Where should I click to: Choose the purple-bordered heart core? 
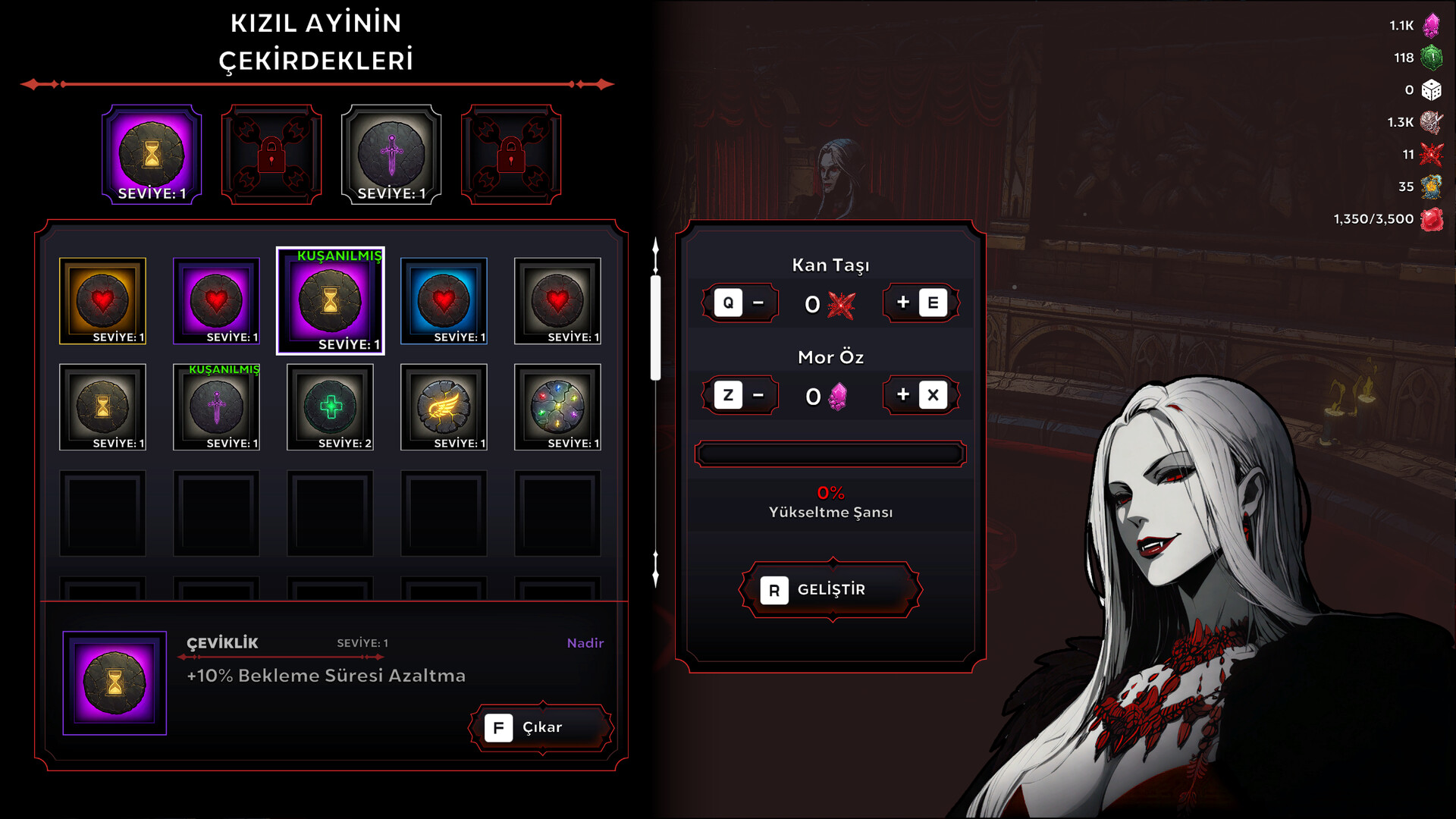coord(217,301)
